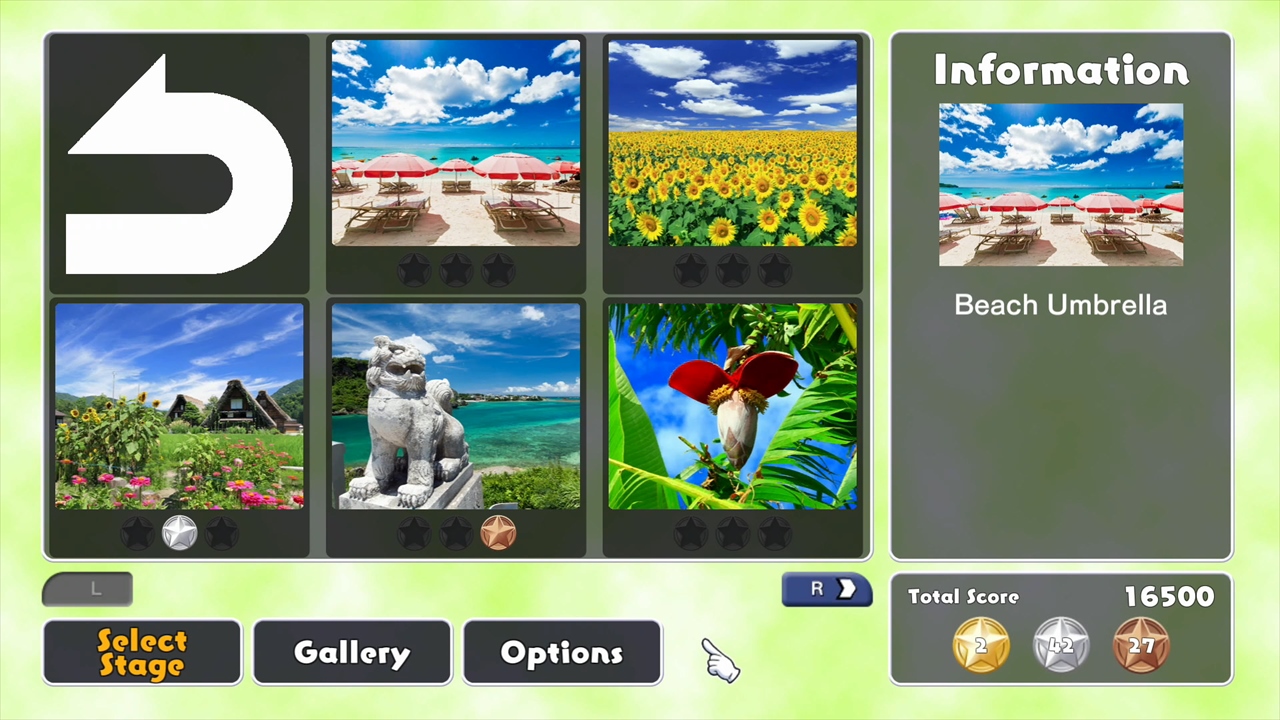The width and height of the screenshot is (1280, 720).
Task: Click the empty first star under the lion statue stage
Action: 413,533
